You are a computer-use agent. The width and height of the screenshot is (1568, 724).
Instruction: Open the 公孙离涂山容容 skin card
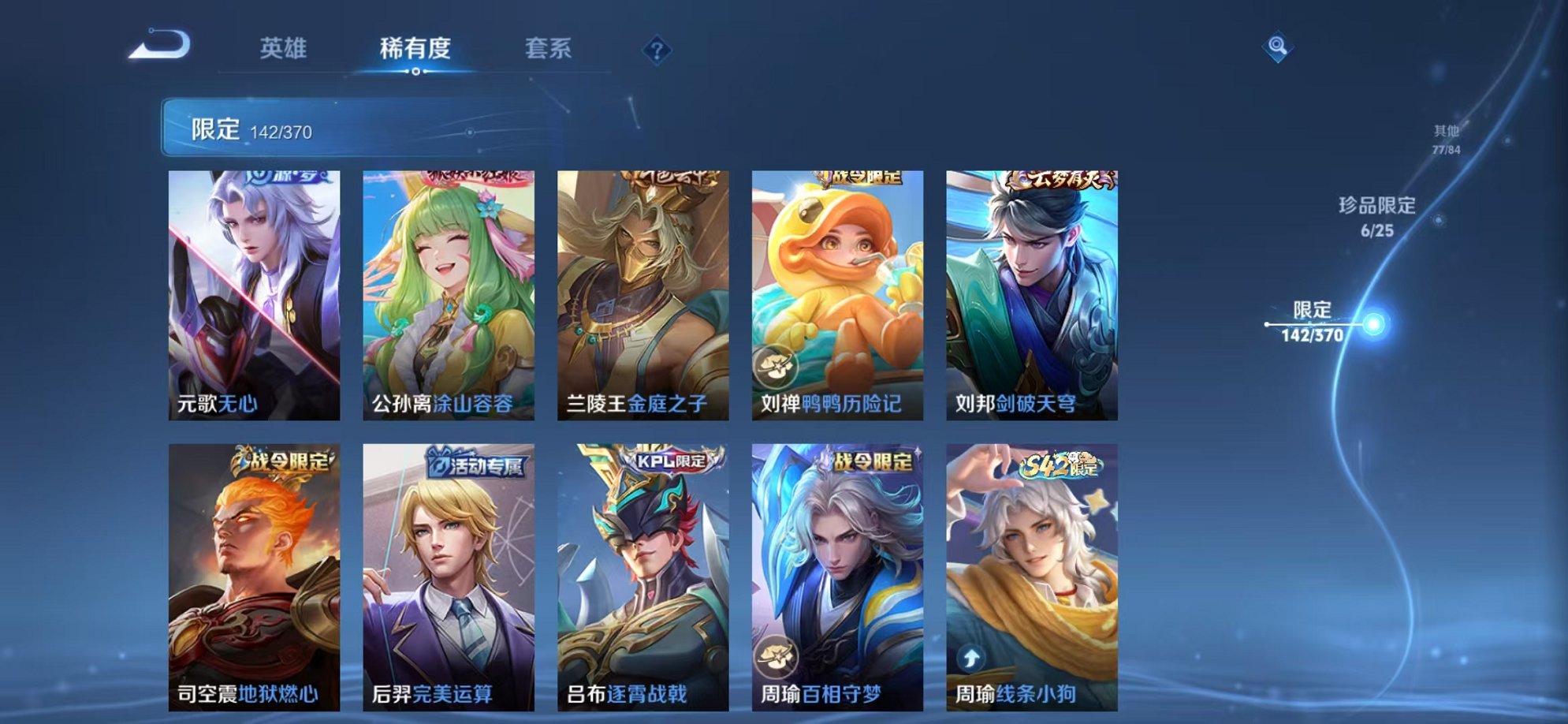(x=445, y=292)
